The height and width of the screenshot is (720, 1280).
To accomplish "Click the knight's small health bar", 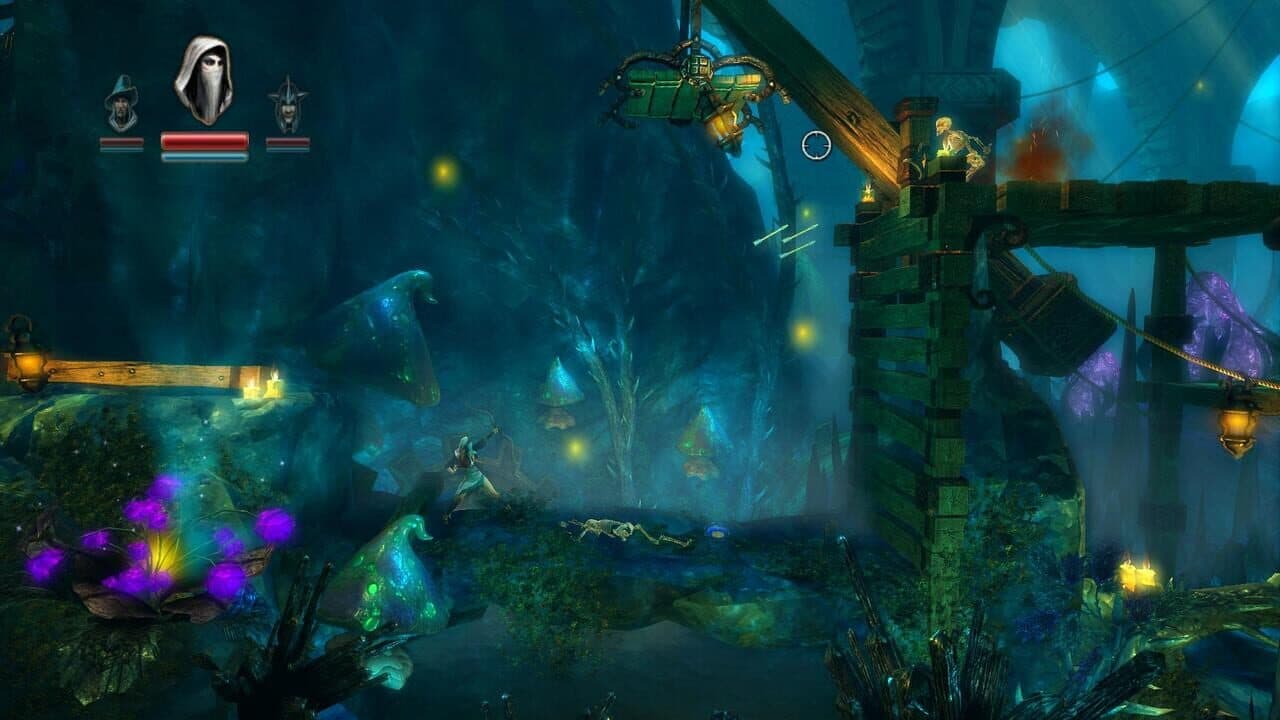I will pos(288,142).
